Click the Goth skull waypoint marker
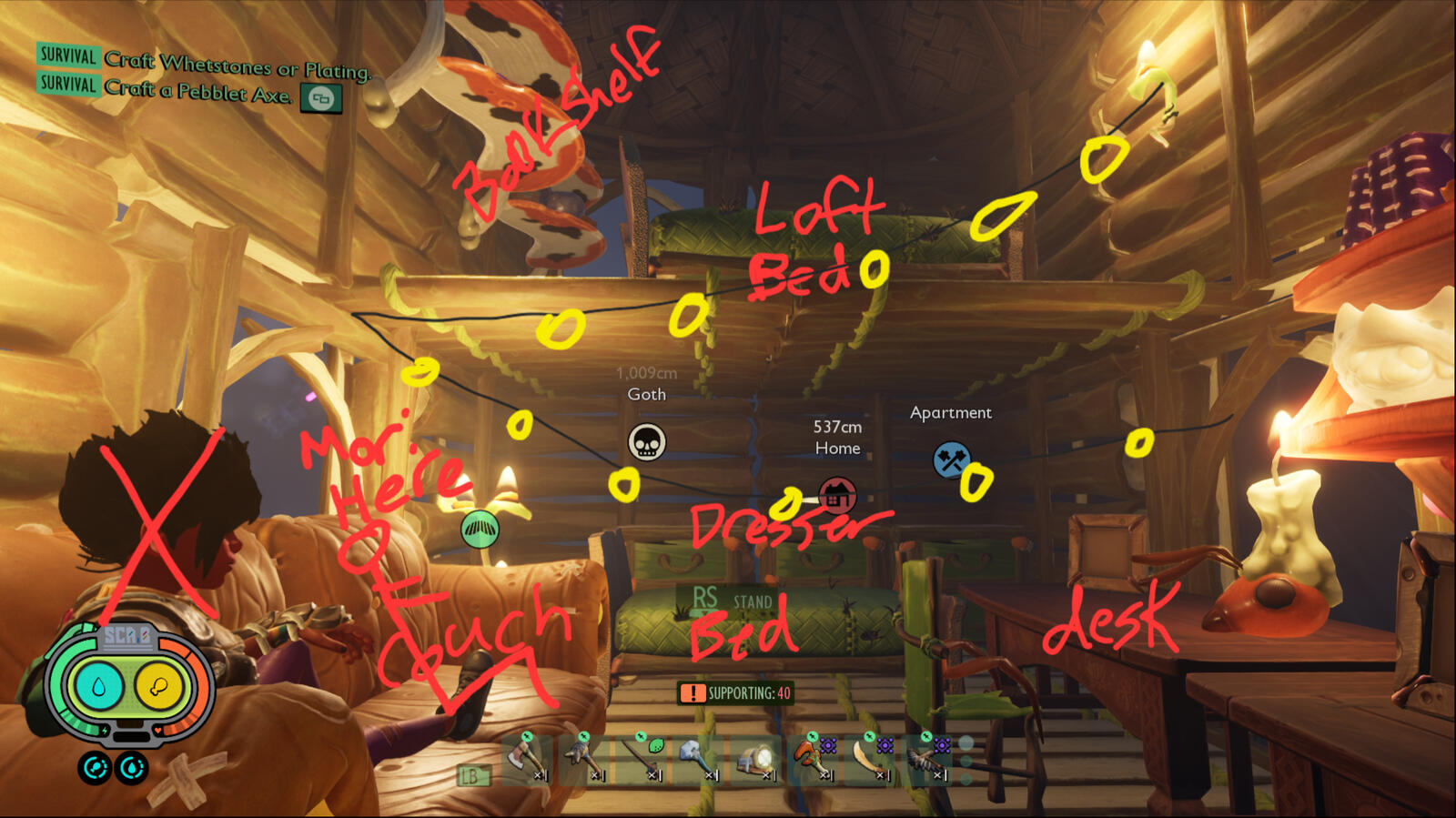Viewport: 1456px width, 818px height. pos(648,443)
